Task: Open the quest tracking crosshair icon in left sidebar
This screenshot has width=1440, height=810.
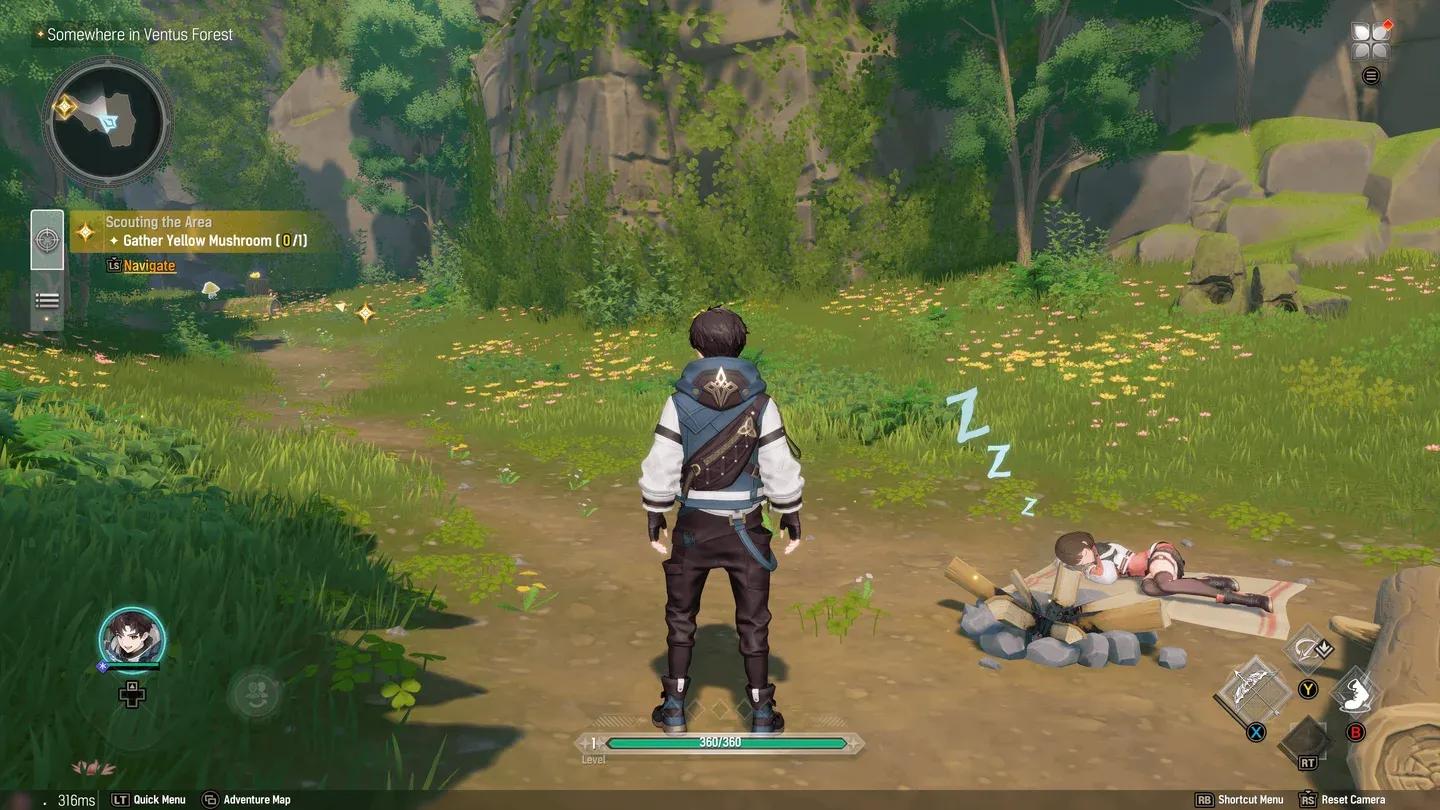Action: coord(47,239)
